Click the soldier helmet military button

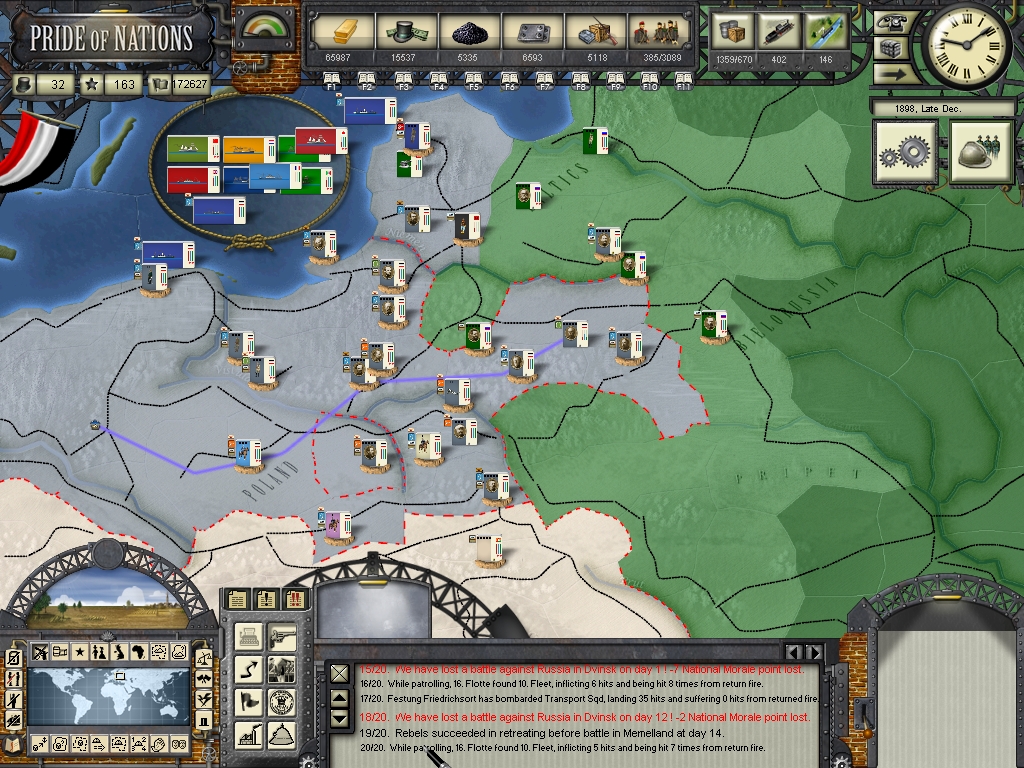982,152
